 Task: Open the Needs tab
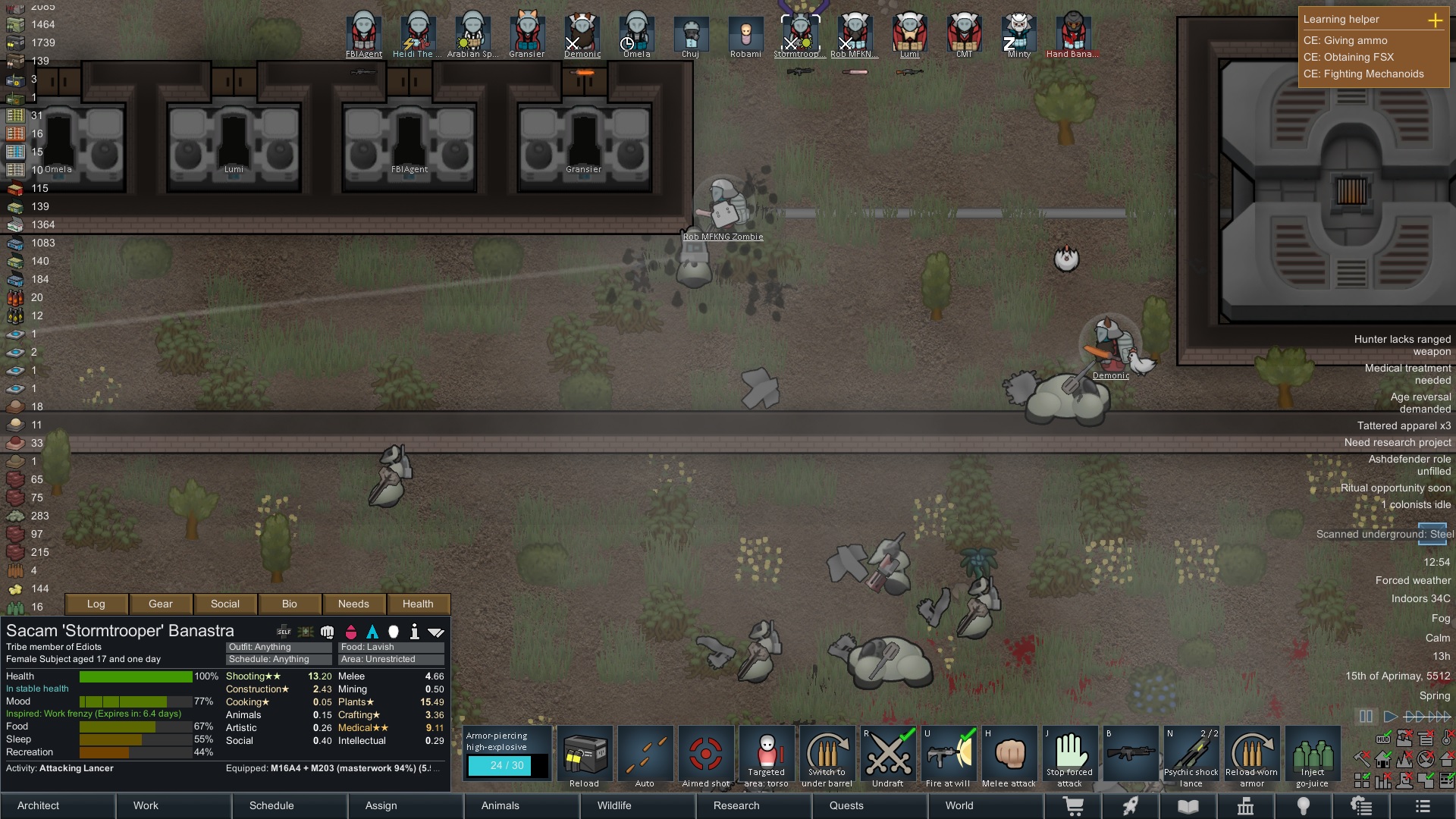click(353, 604)
